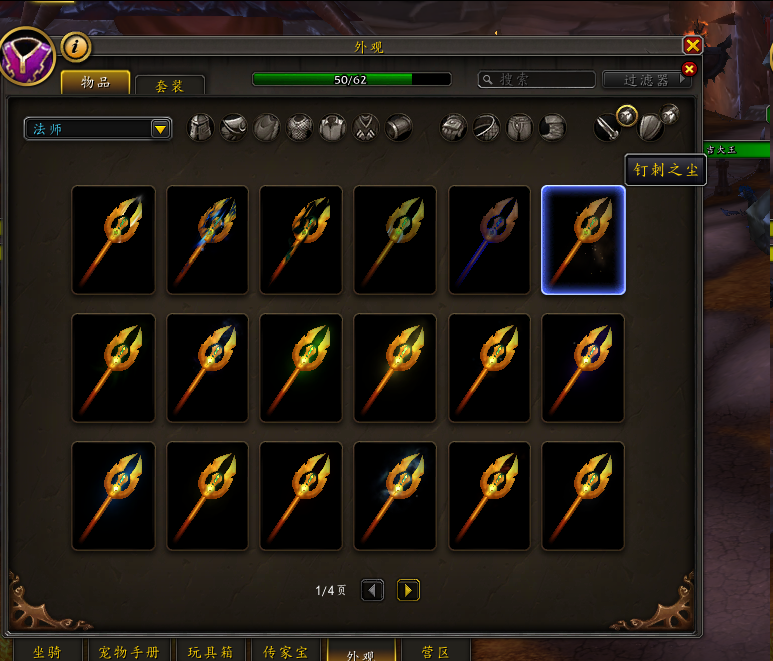Select the head helmet slot filter
The width and height of the screenshot is (773, 661).
tap(201, 128)
